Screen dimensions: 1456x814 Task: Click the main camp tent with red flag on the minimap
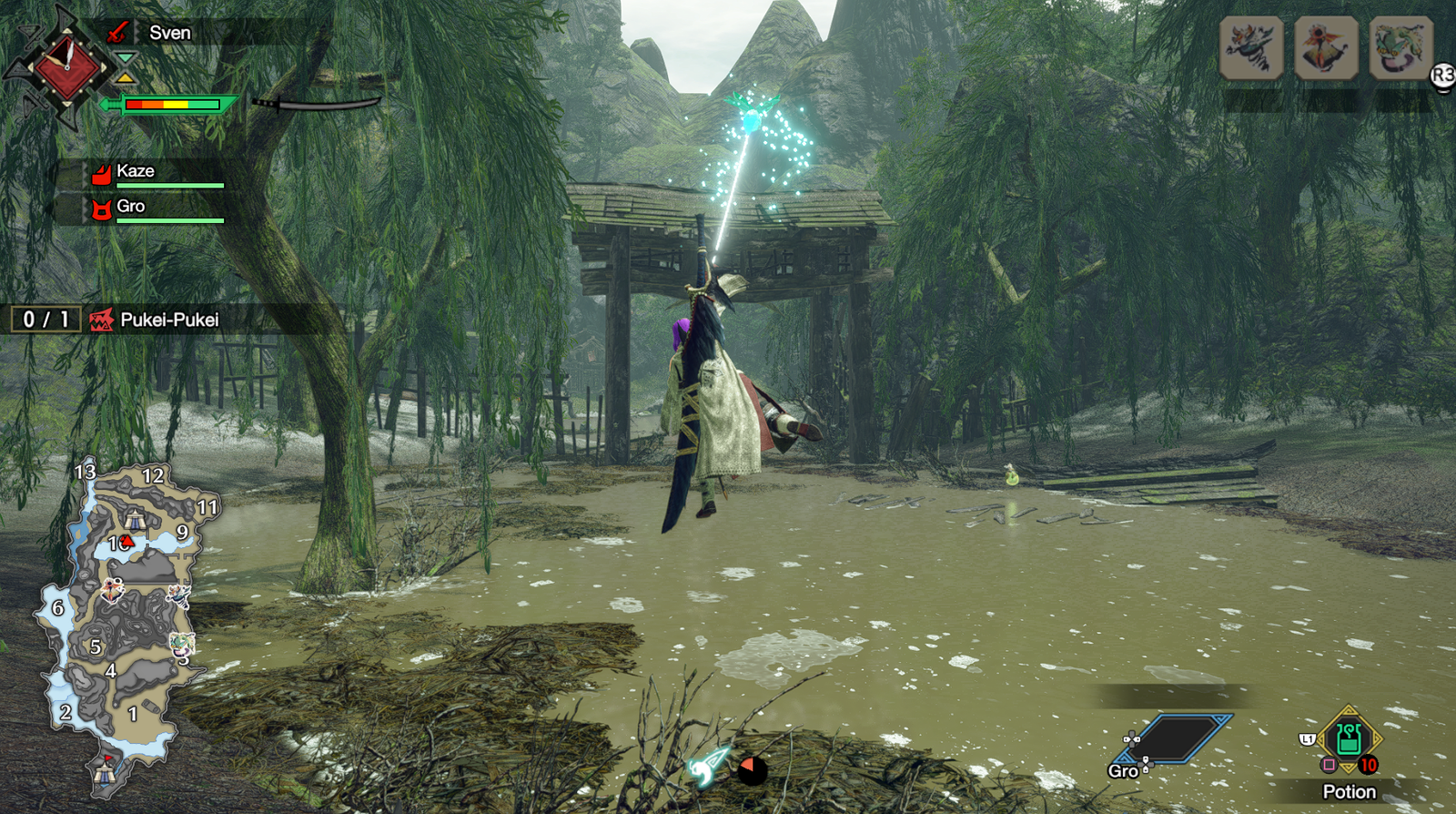tap(104, 771)
